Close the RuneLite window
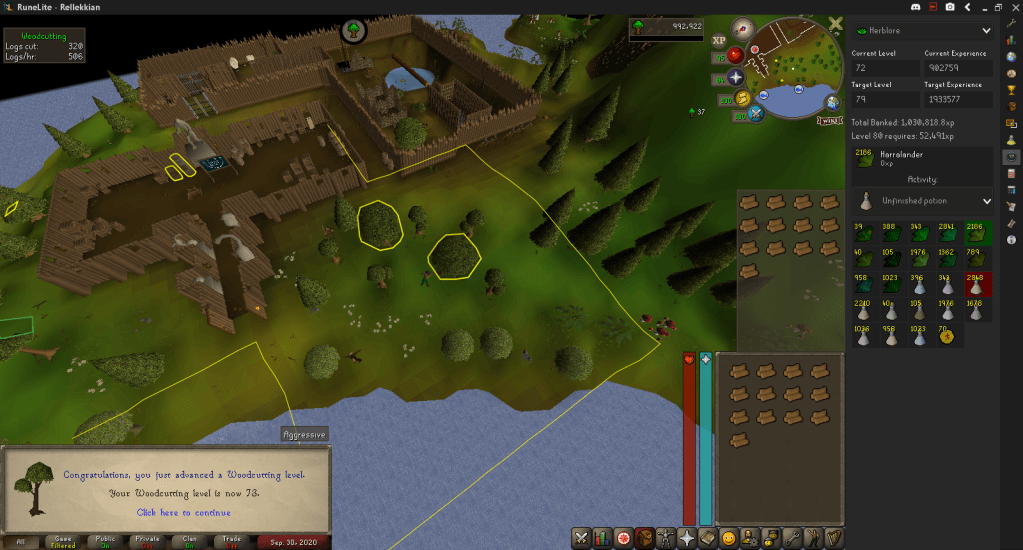The image size is (1023, 550). click(x=1011, y=7)
